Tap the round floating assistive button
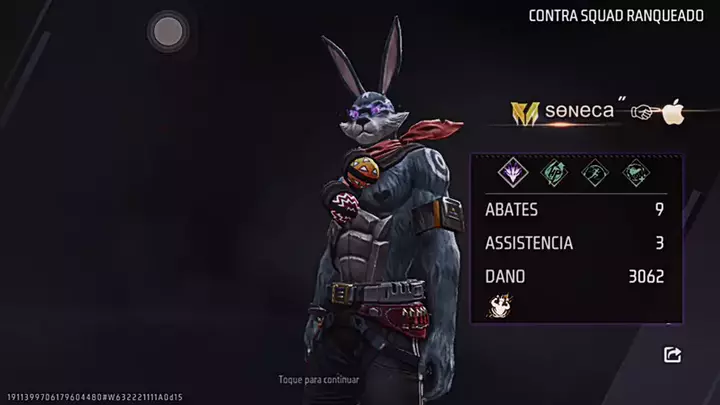The width and height of the screenshot is (720, 405). 167,32
